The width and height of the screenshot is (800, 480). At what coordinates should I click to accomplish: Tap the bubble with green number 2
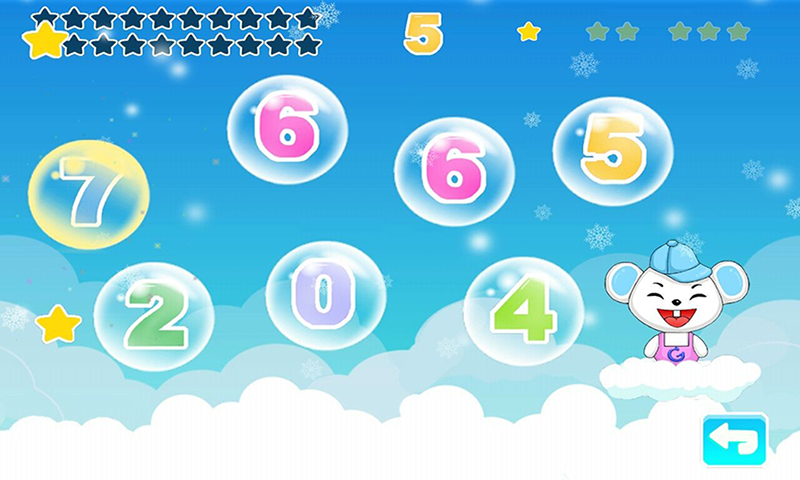pos(154,317)
